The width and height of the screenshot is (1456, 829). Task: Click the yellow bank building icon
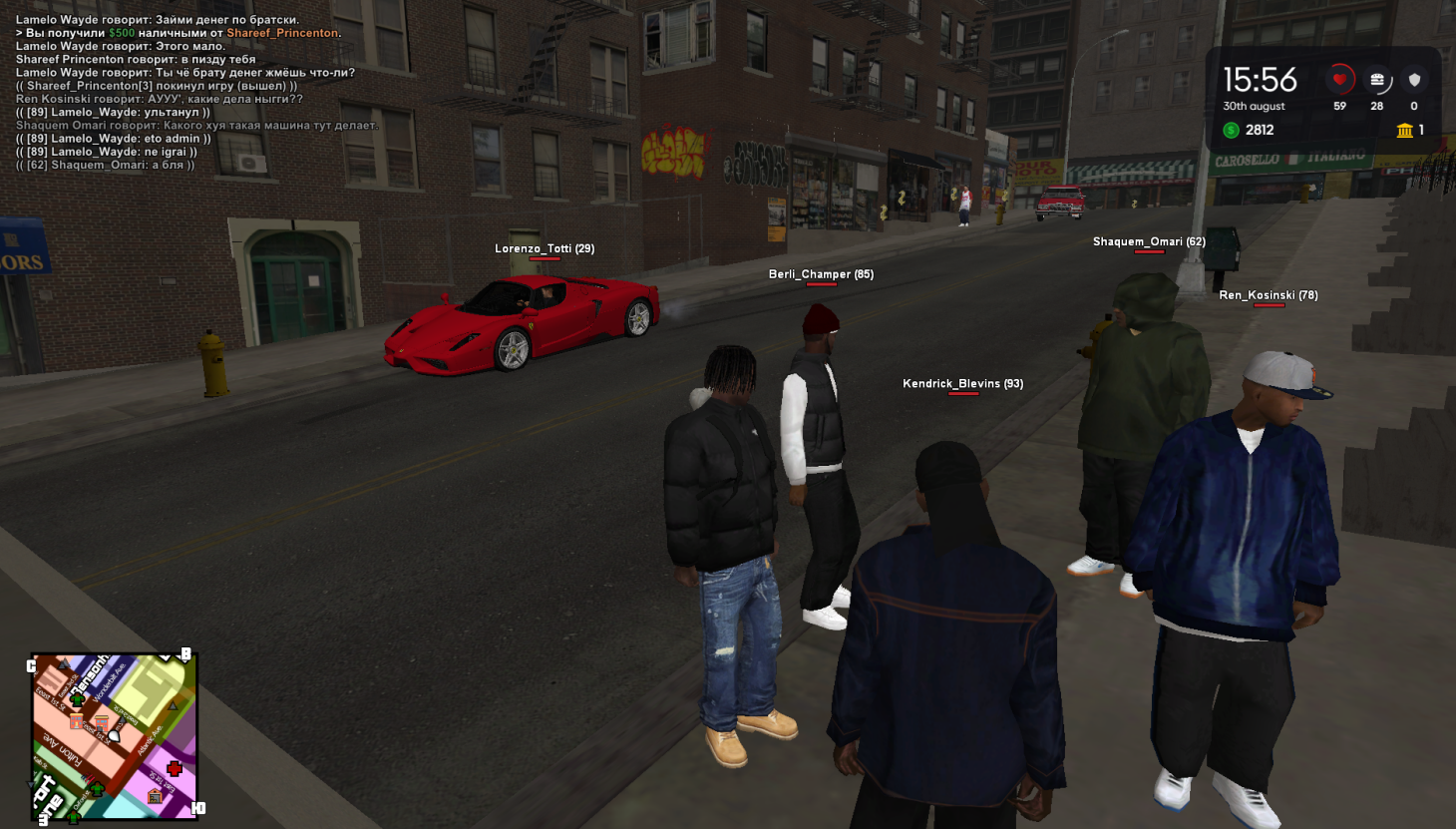[x=1404, y=130]
